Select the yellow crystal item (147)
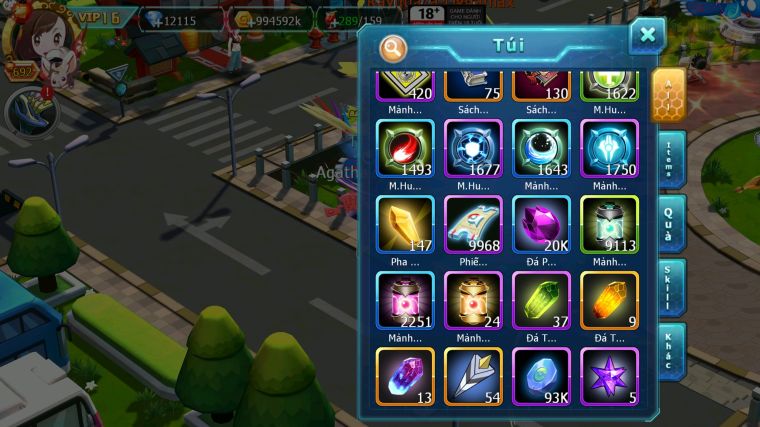The width and height of the screenshot is (760, 427). tap(405, 224)
